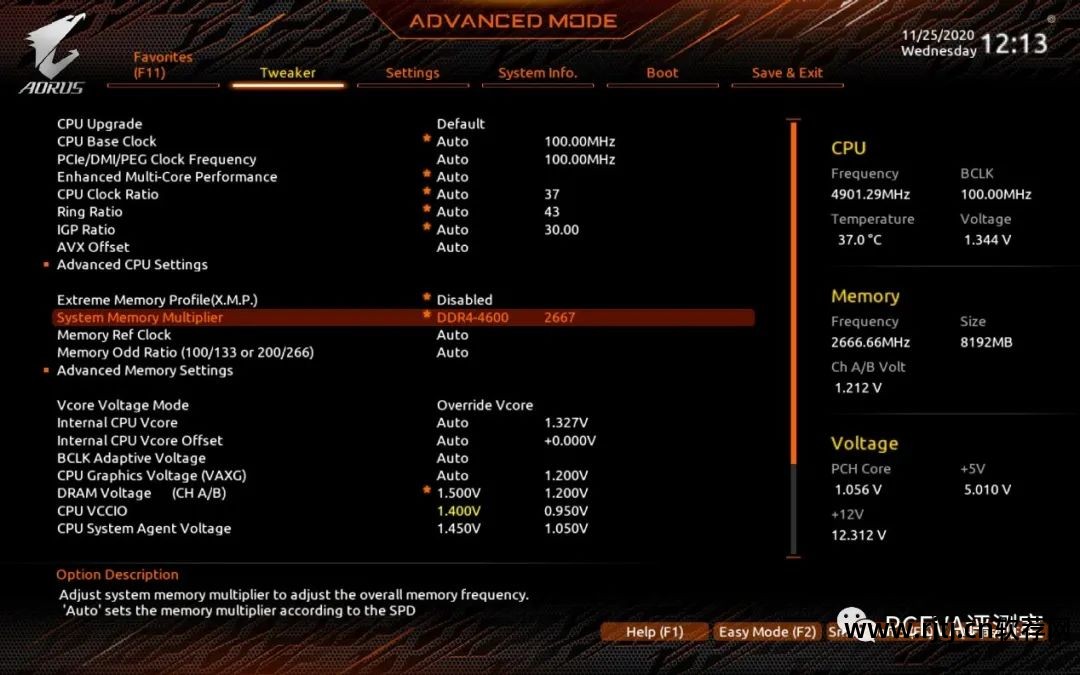Viewport: 1080px width, 675px height.
Task: Switch to Easy Mode (F2)
Action: click(x=767, y=632)
